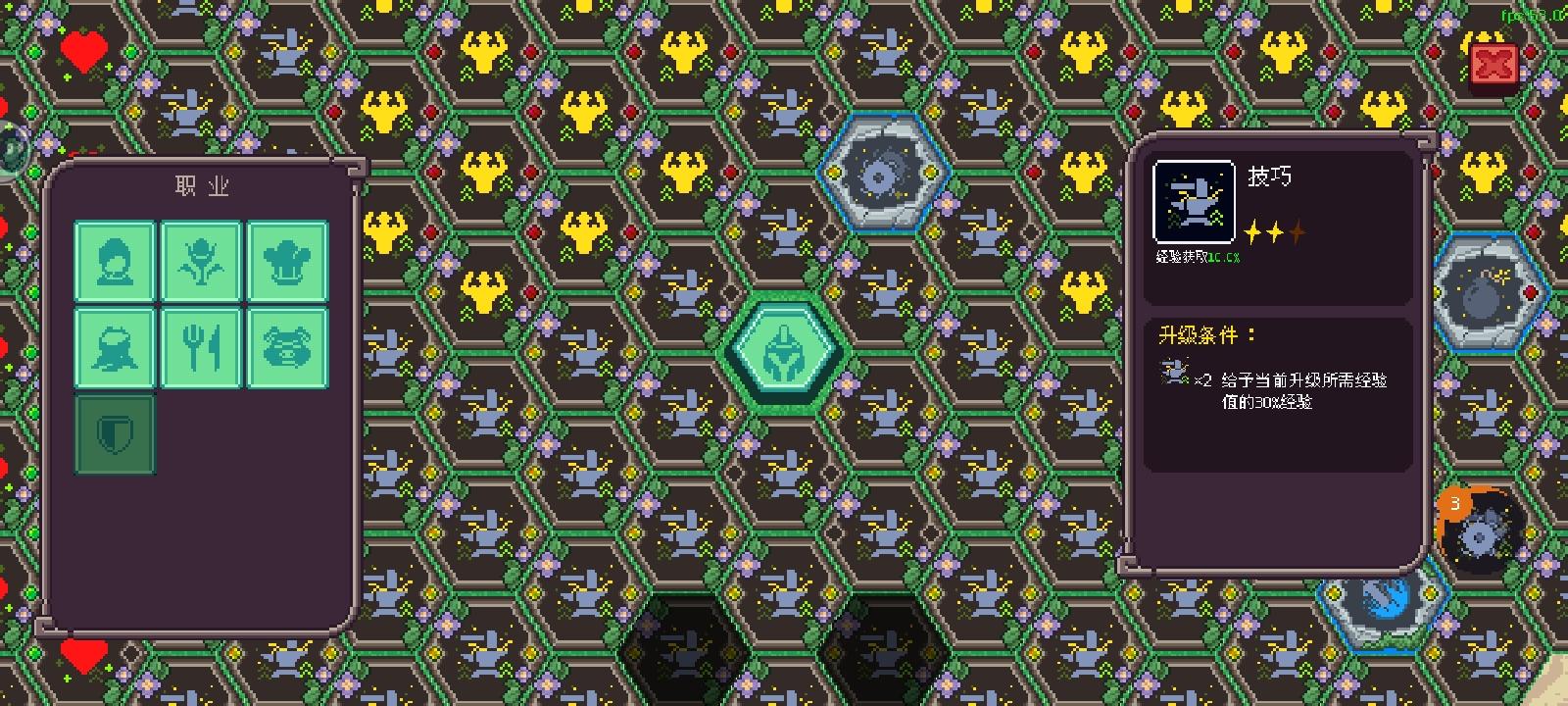Click the anvil icon in the 技巧 skill panel
1568x706 pixels.
pyautogui.click(x=1193, y=201)
